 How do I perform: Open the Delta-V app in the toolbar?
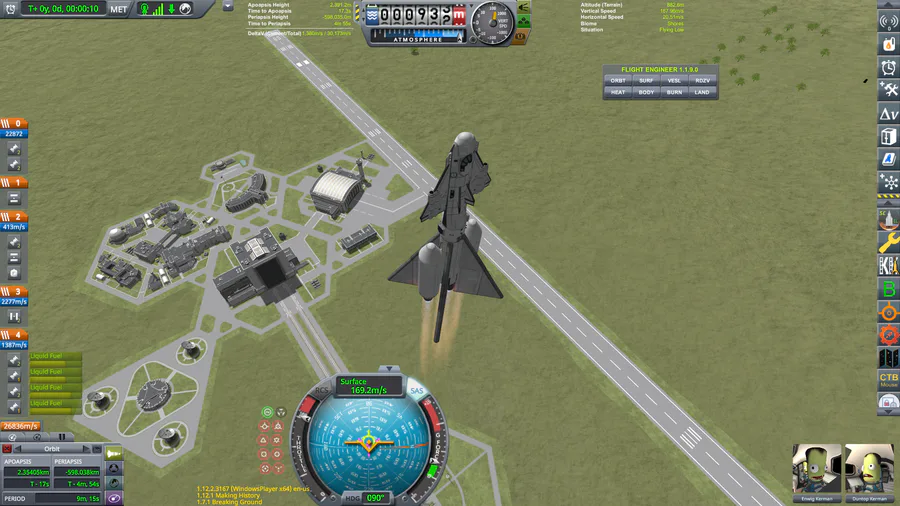(888, 114)
